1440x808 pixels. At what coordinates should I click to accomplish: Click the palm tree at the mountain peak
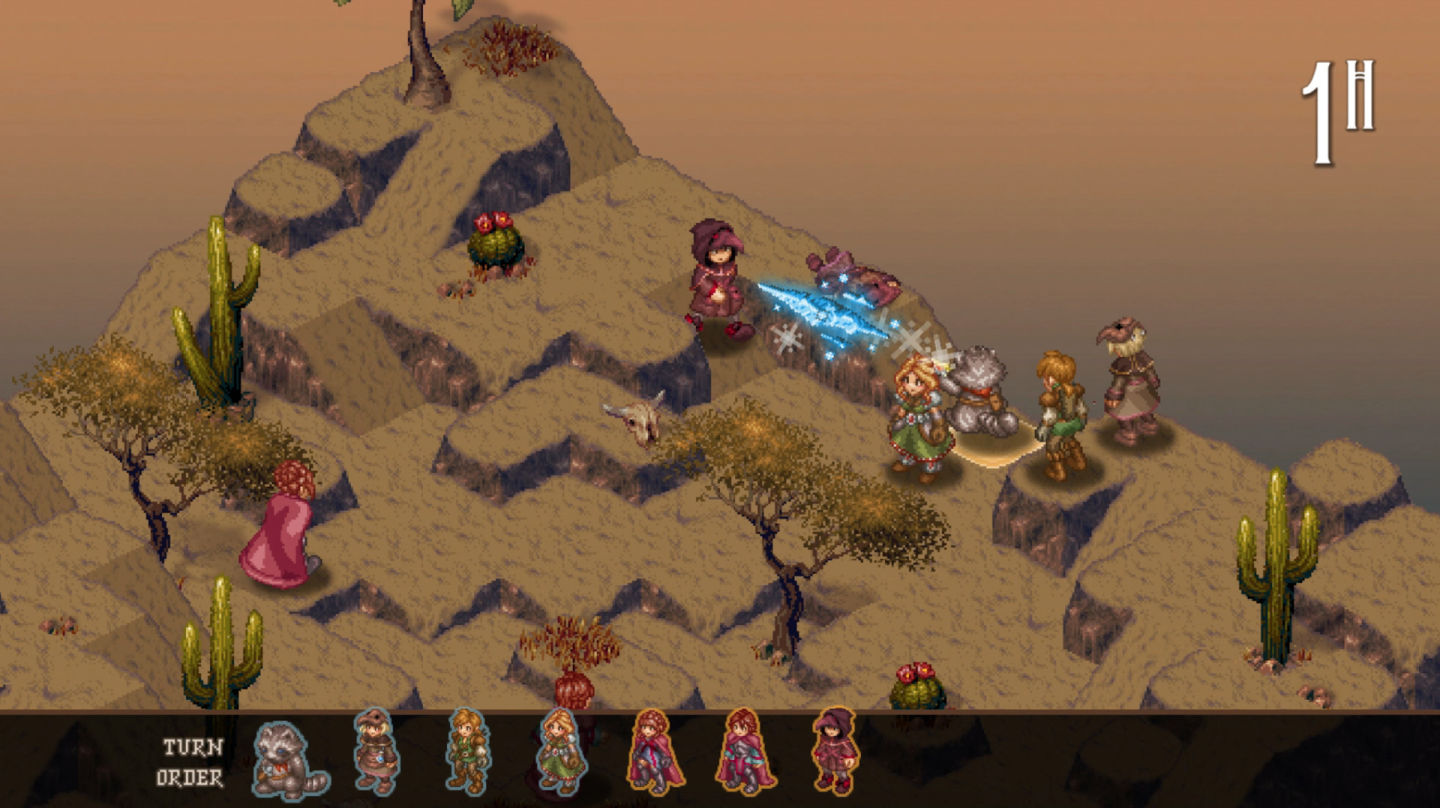(415, 40)
